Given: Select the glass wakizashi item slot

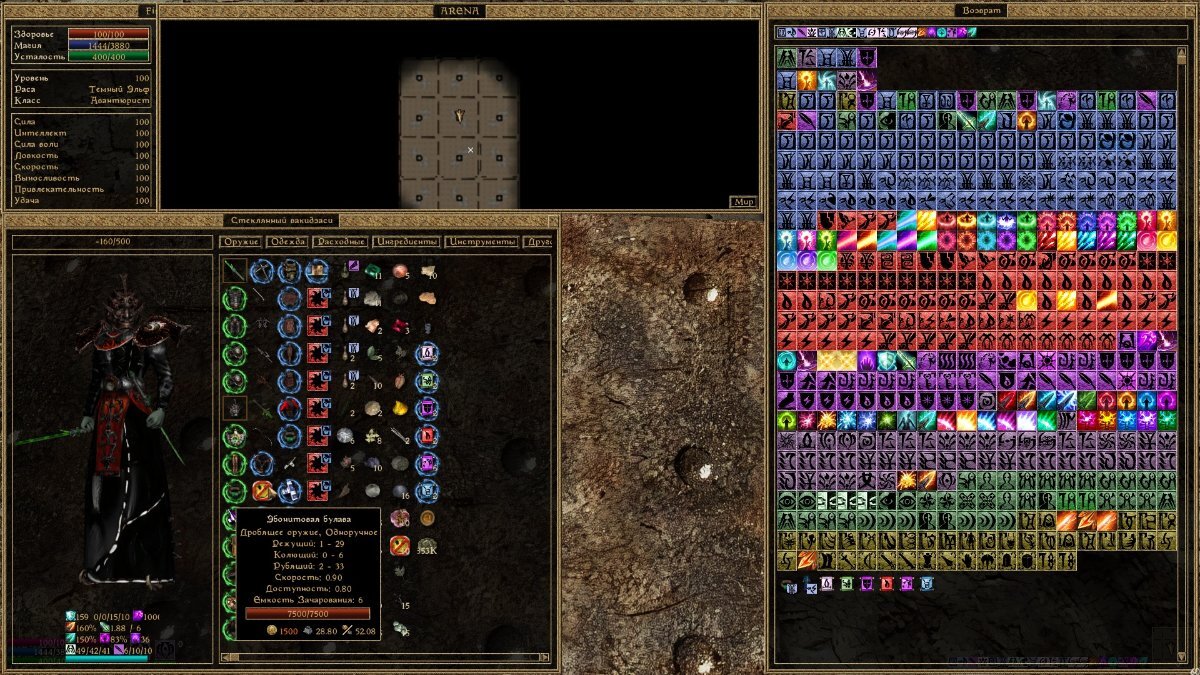Looking at the screenshot, I should (x=235, y=270).
